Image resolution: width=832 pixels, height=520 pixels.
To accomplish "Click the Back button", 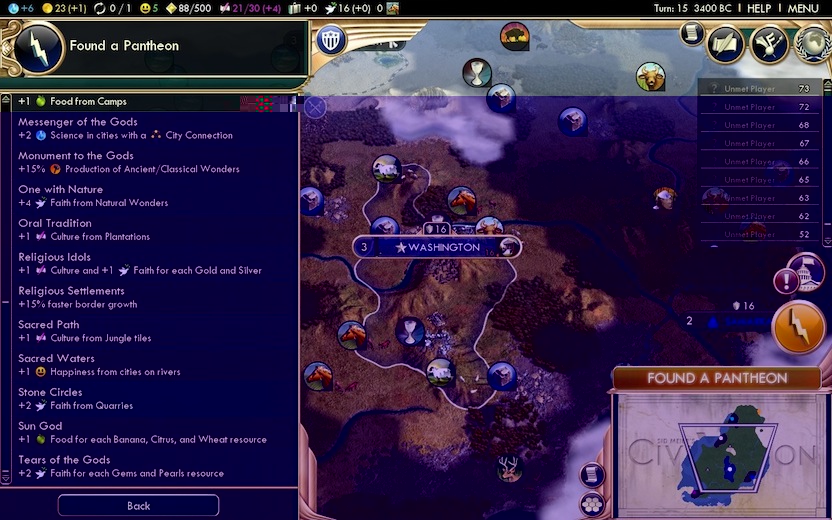I will point(138,506).
